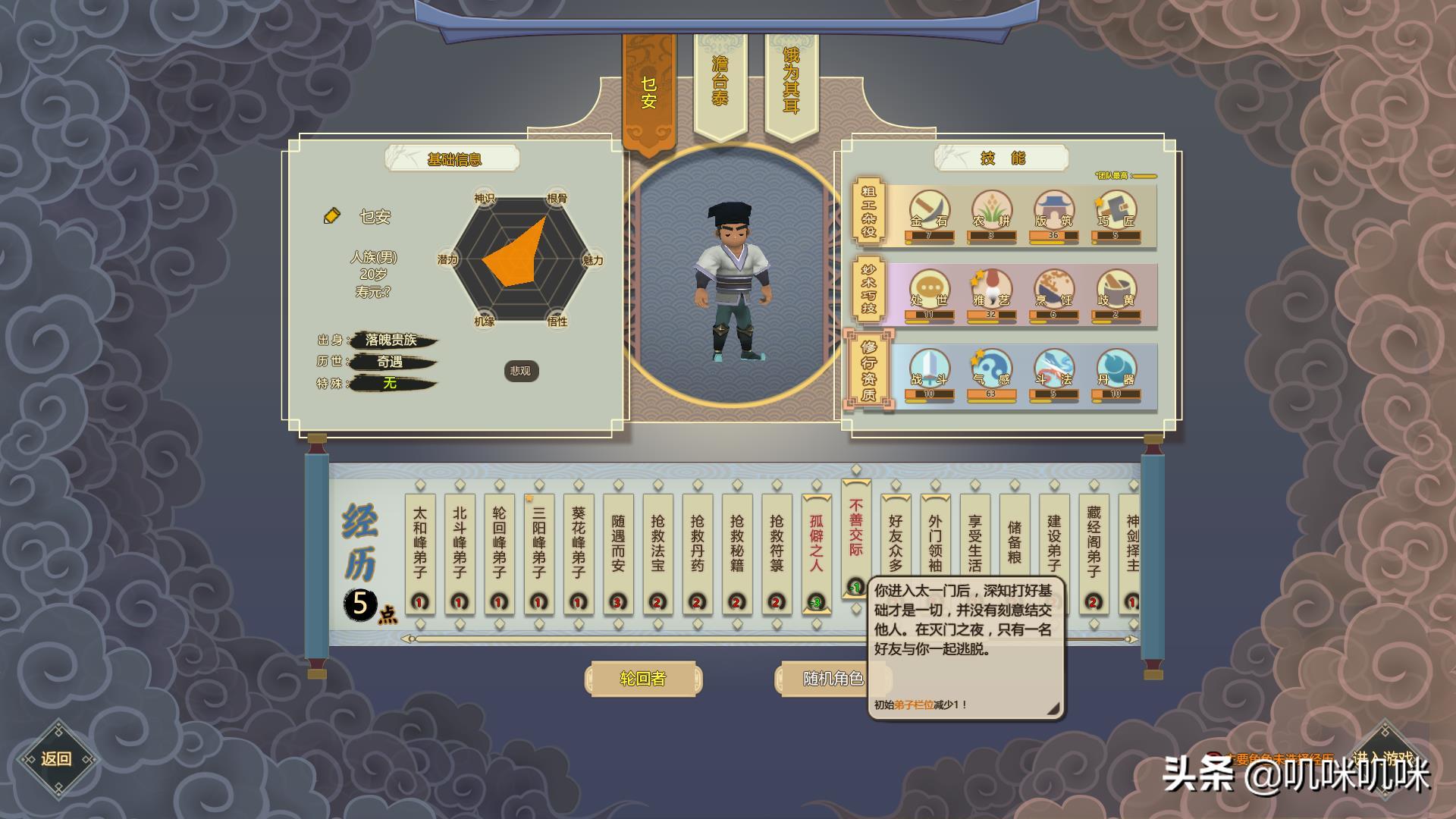Select the 饿为其耳 character banner
Screen dimensions: 1456x819
[x=791, y=82]
